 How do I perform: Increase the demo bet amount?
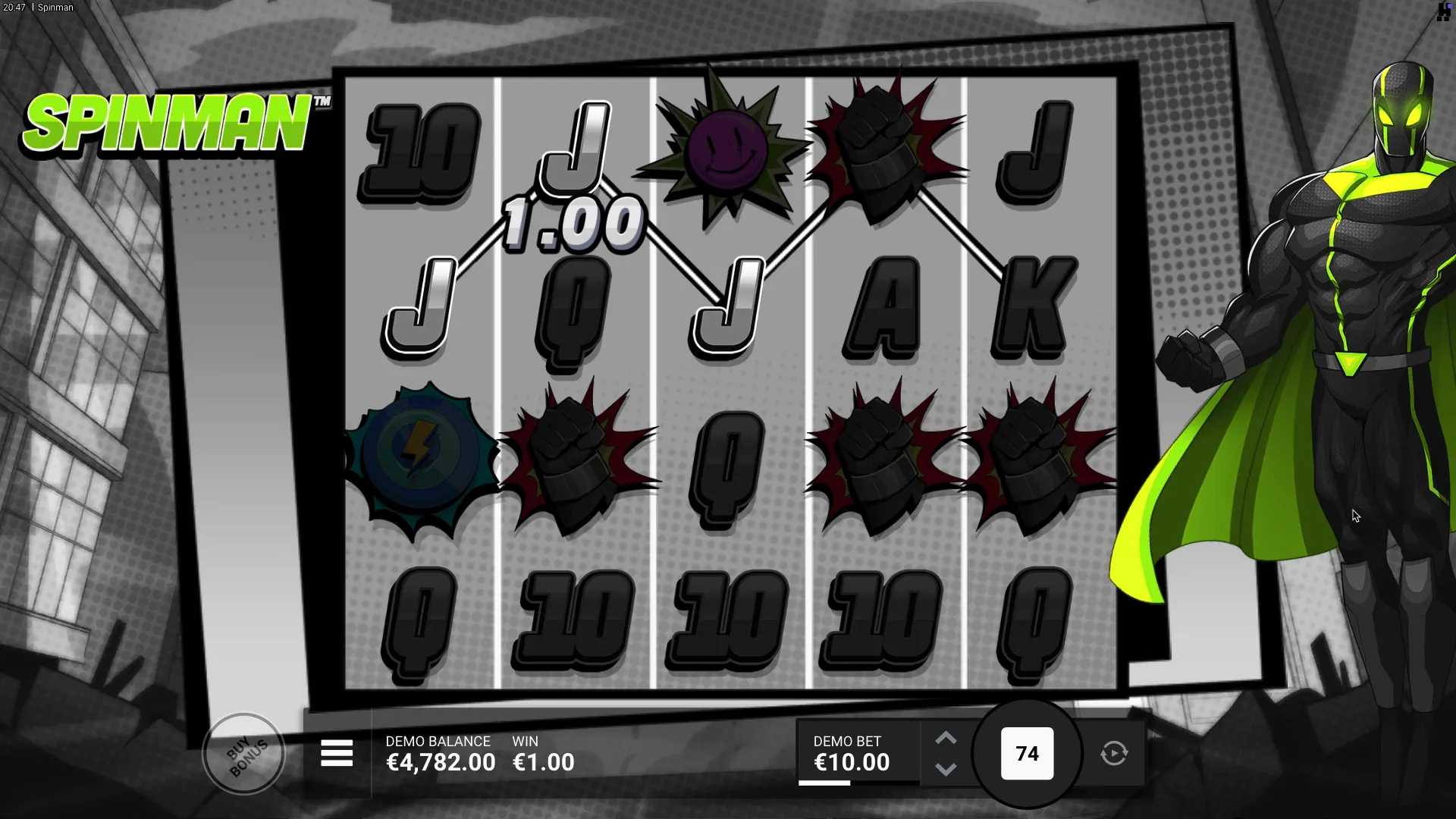pyautogui.click(x=945, y=738)
